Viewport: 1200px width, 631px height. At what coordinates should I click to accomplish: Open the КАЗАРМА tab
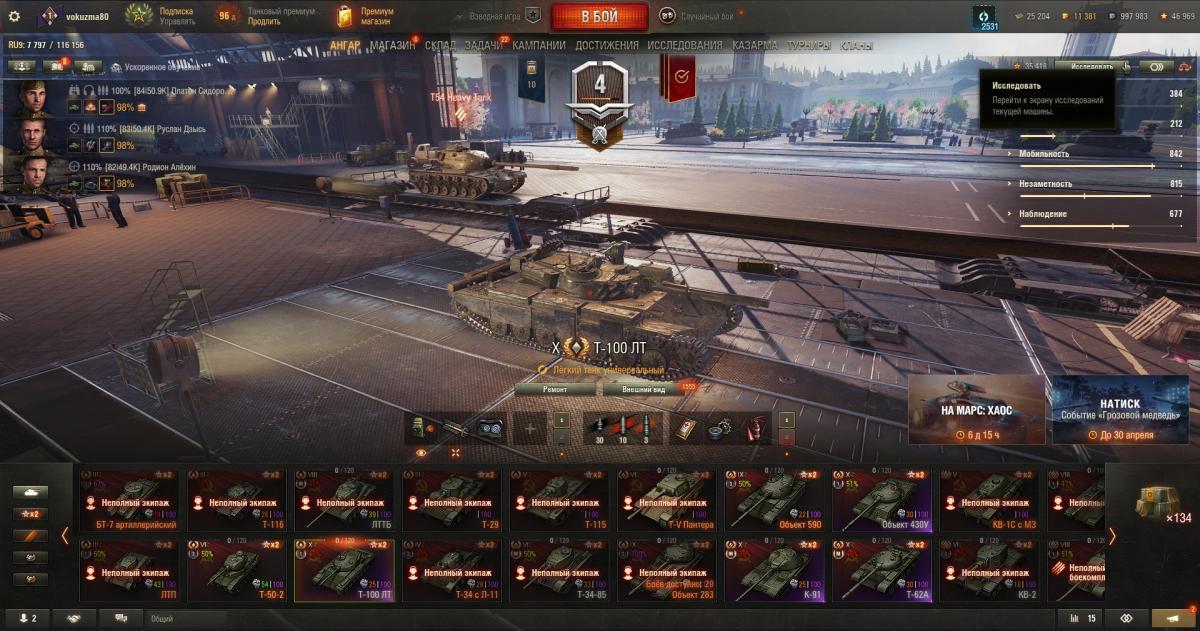(754, 45)
